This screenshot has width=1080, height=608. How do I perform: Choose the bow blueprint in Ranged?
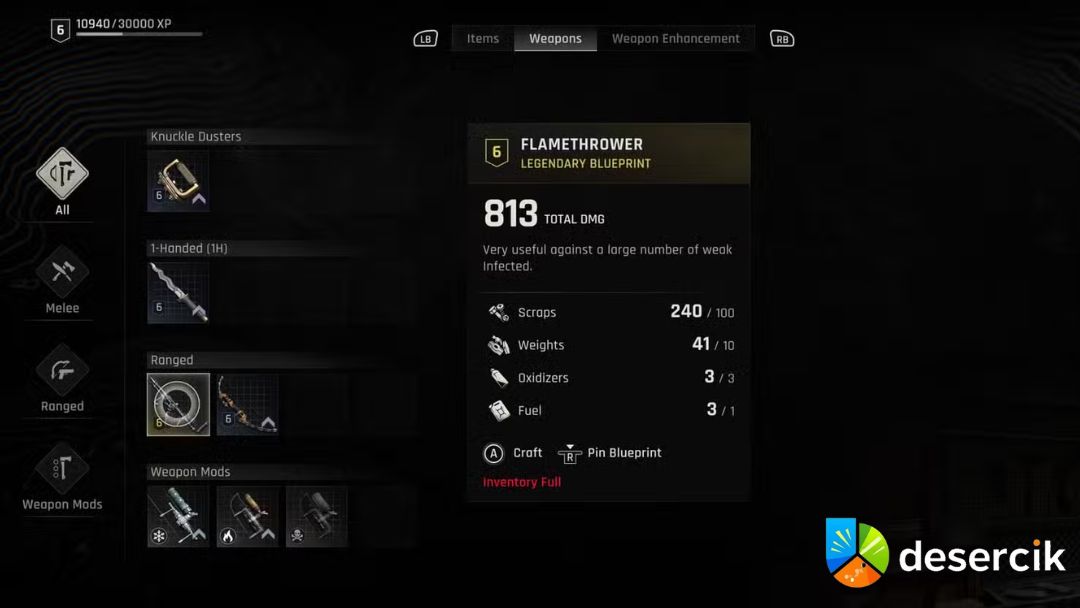(248, 404)
